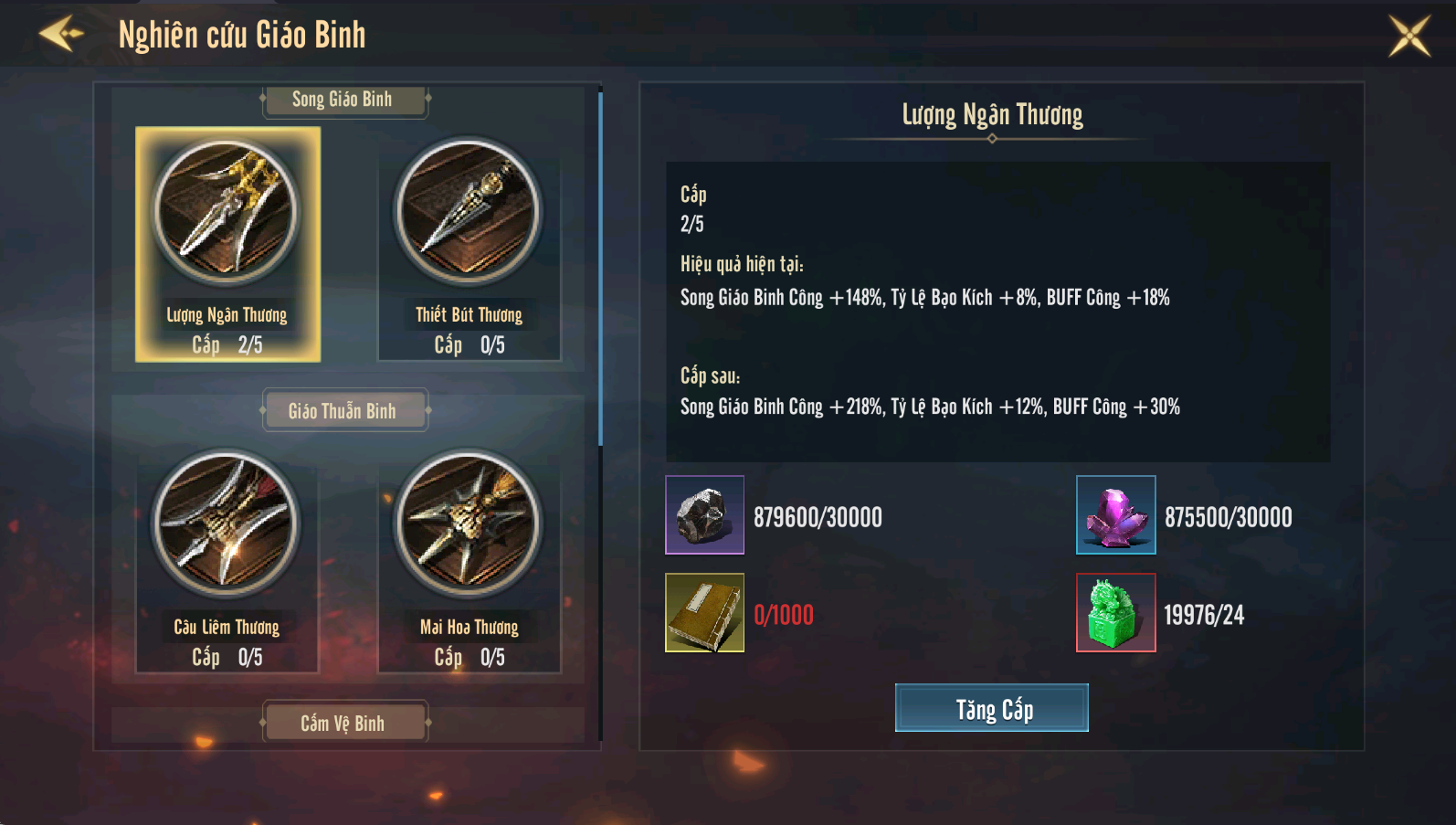This screenshot has height=825, width=1456.
Task: Select Câu Liêm Thương research tile
Action: (x=227, y=557)
